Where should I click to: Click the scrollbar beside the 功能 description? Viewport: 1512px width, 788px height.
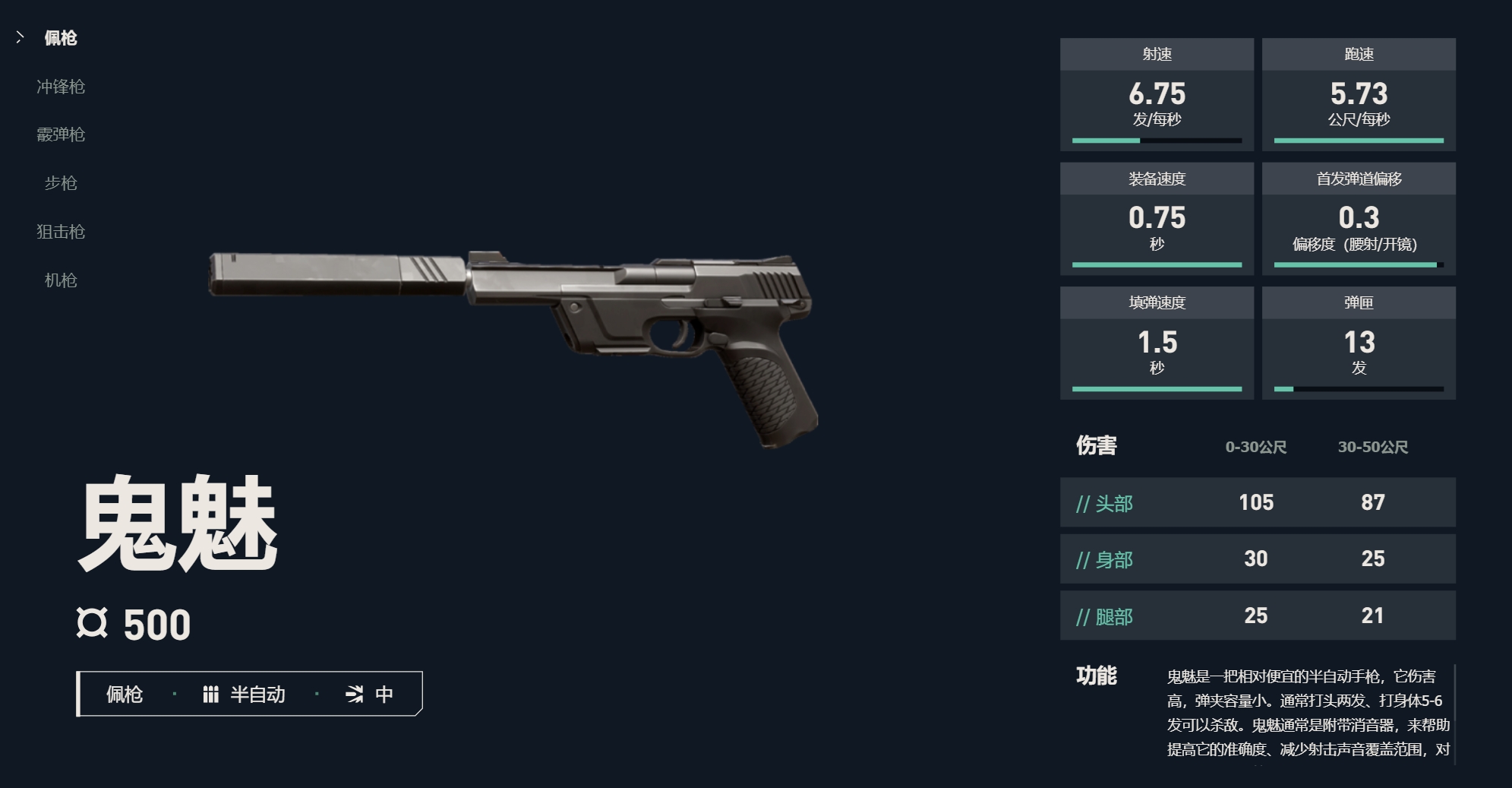[1454, 713]
